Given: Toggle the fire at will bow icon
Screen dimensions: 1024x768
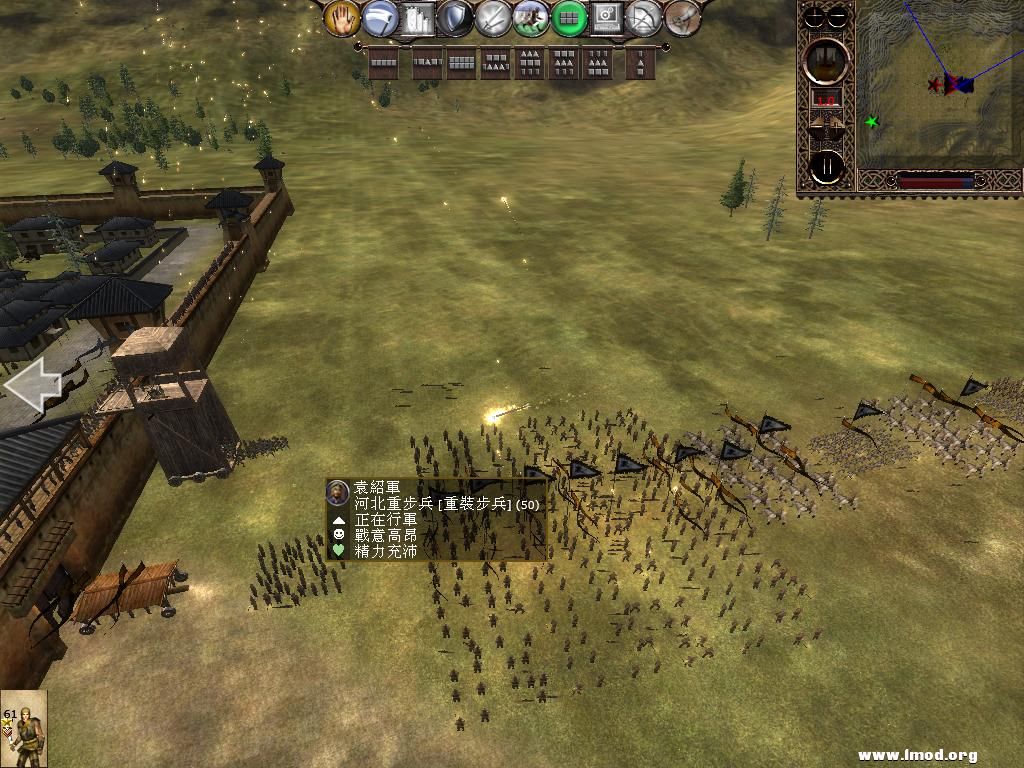Looking at the screenshot, I should coord(643,17).
